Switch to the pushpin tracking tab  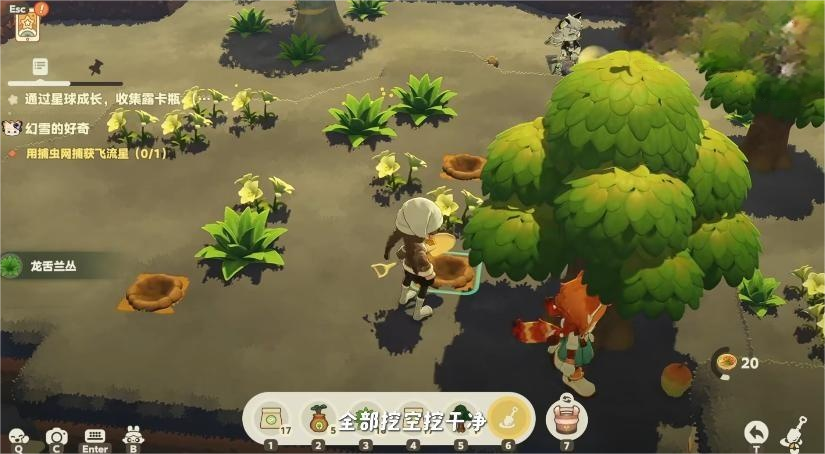pyautogui.click(x=96, y=66)
